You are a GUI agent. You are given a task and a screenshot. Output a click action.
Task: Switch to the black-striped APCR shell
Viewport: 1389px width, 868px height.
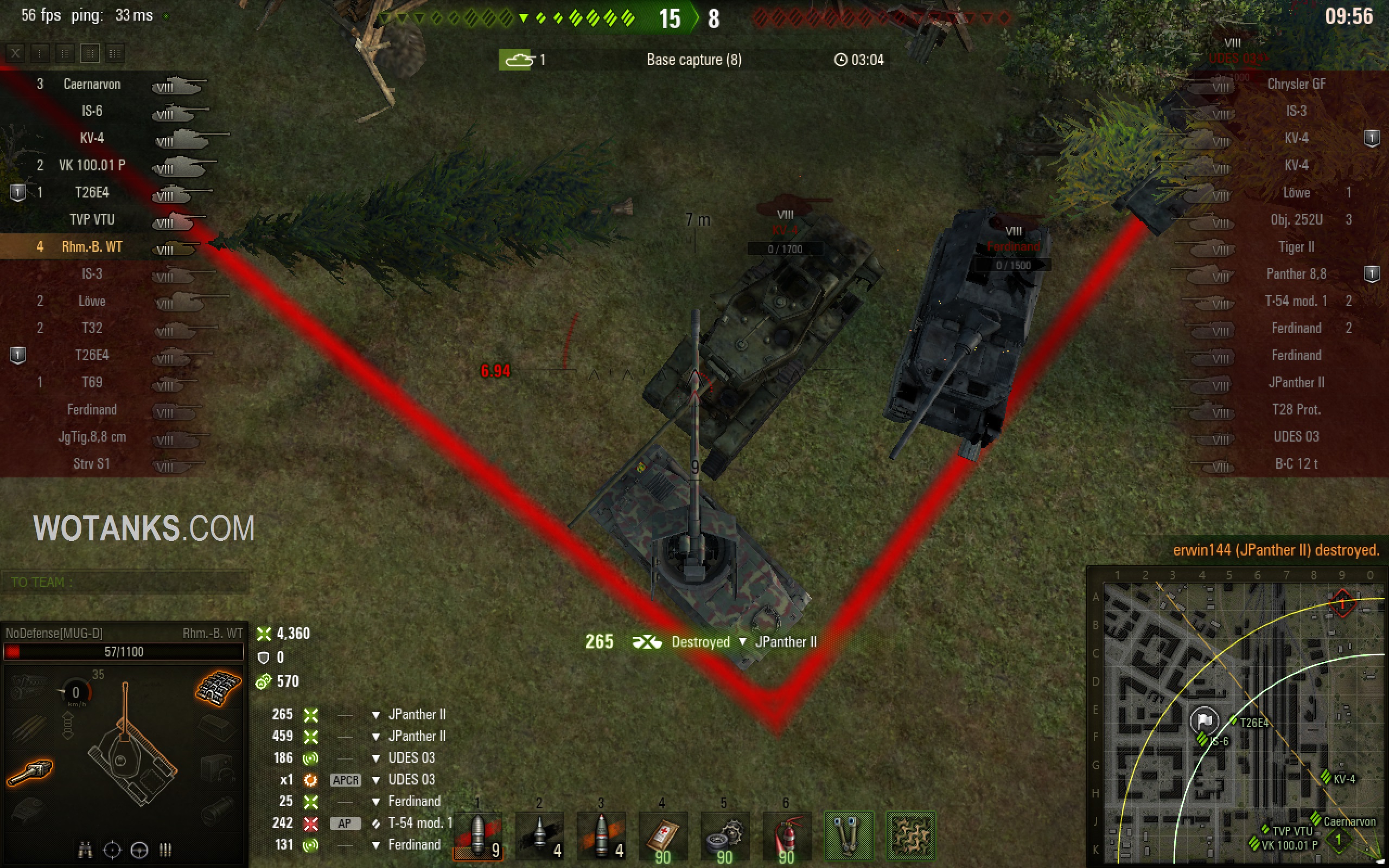(539, 835)
